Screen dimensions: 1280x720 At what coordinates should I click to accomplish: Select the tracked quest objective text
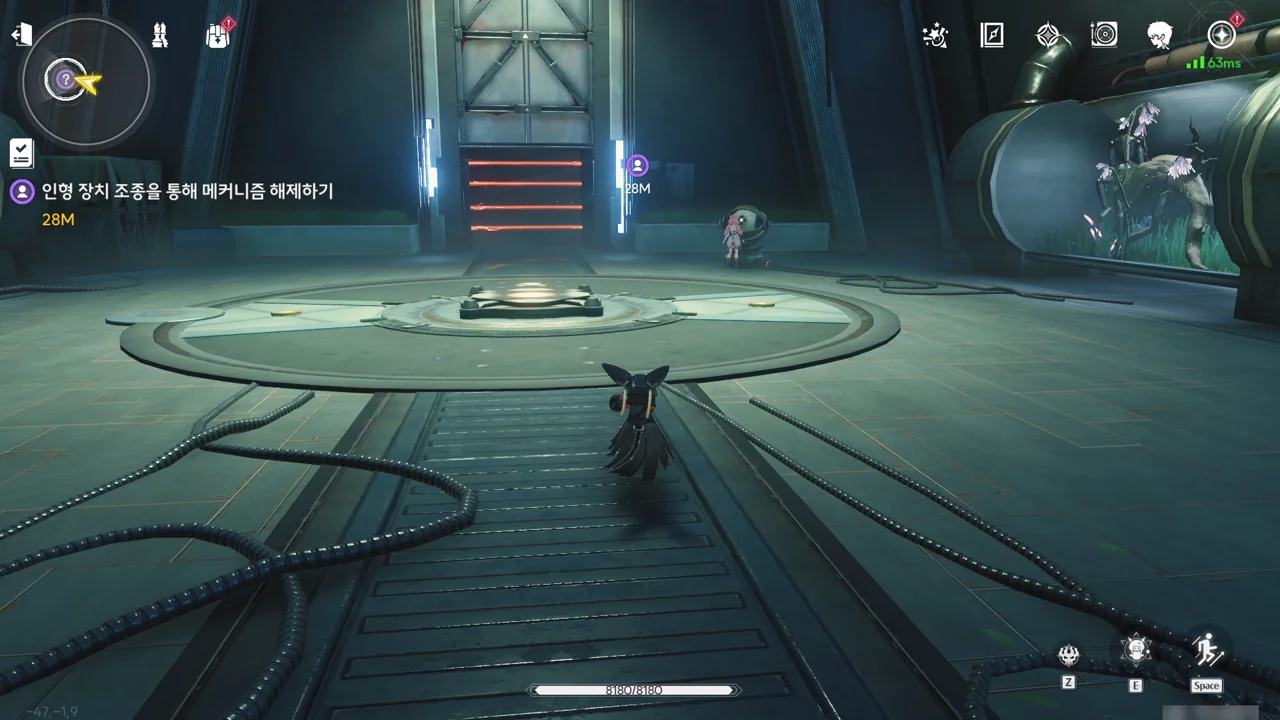click(x=187, y=191)
